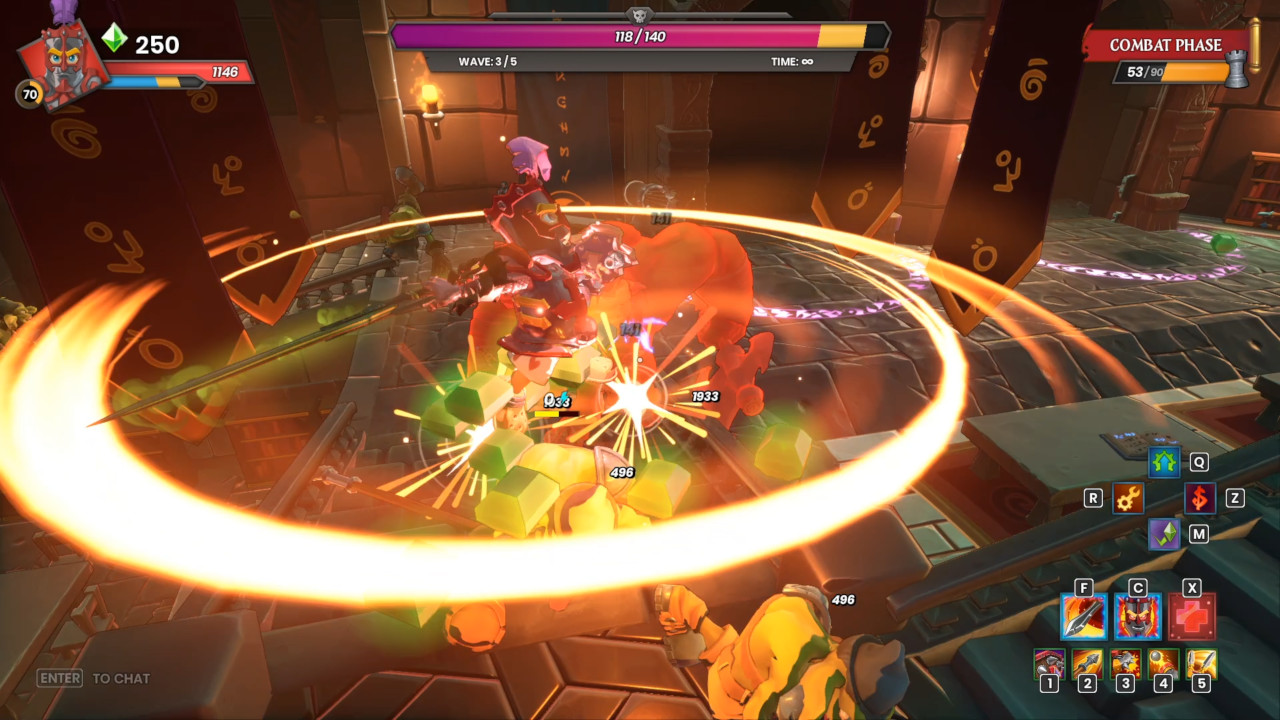Select hotbar slot 1 barricade tower
This screenshot has width=1280, height=720.
(1049, 664)
